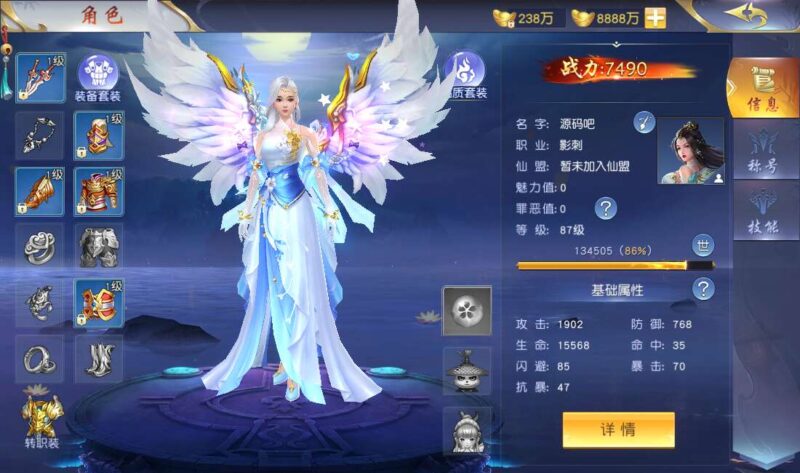Tap the round 世 button beside experience
Image resolution: width=800 pixels, height=473 pixels.
(x=703, y=246)
